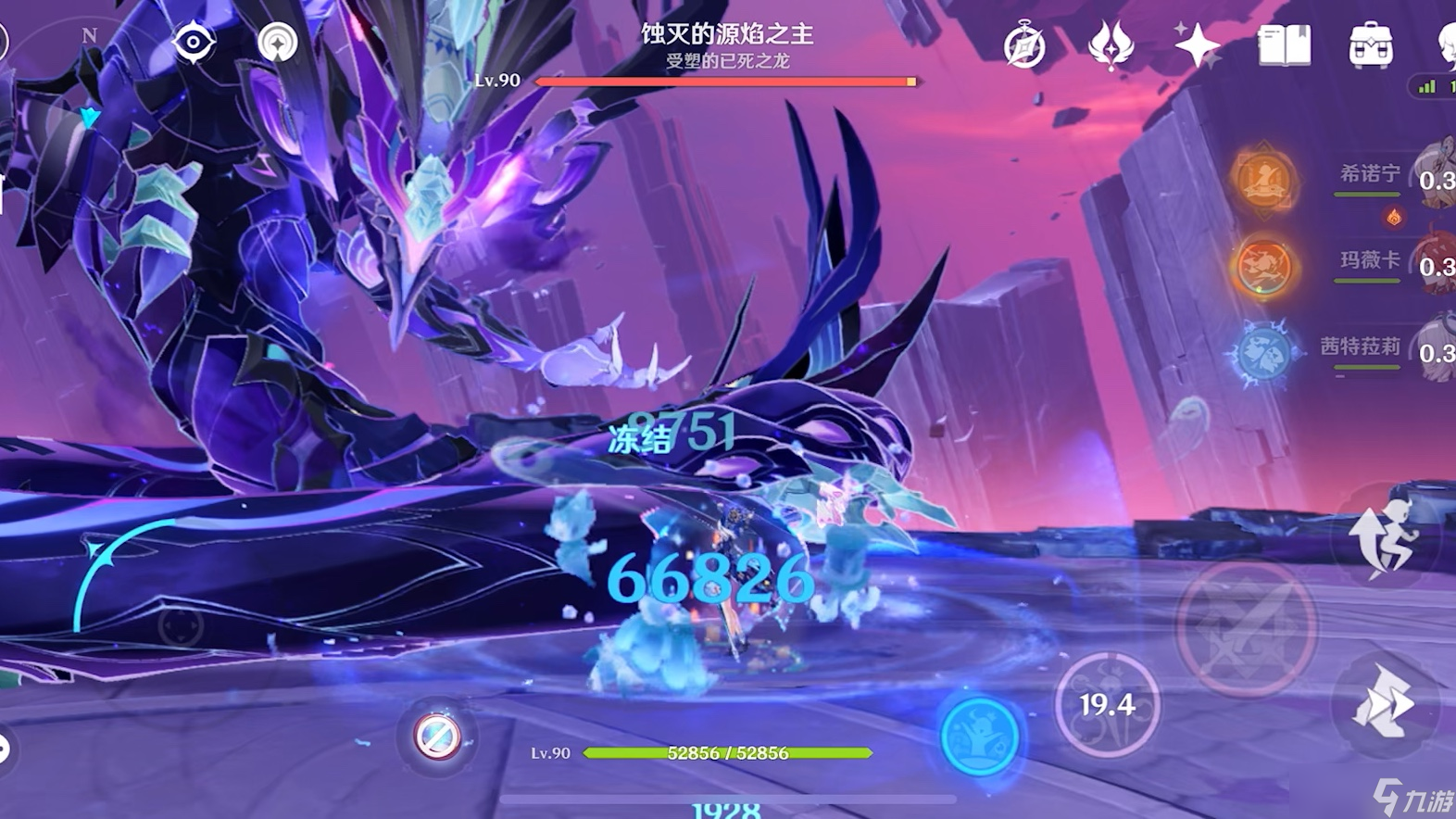The width and height of the screenshot is (1456, 819).
Task: Open the Wish menu star icon
Action: tap(1195, 44)
